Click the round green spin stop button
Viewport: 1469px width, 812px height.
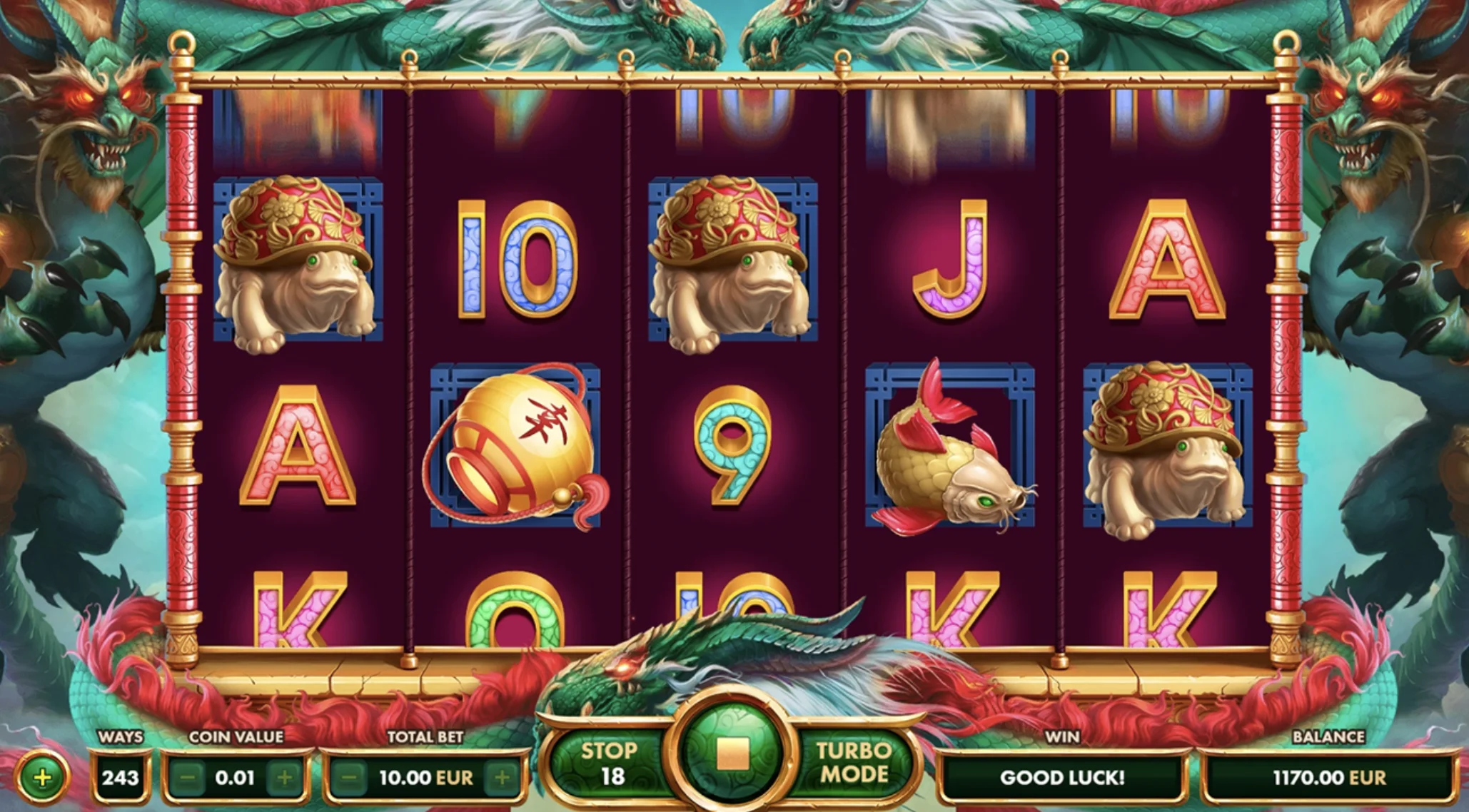click(x=732, y=753)
